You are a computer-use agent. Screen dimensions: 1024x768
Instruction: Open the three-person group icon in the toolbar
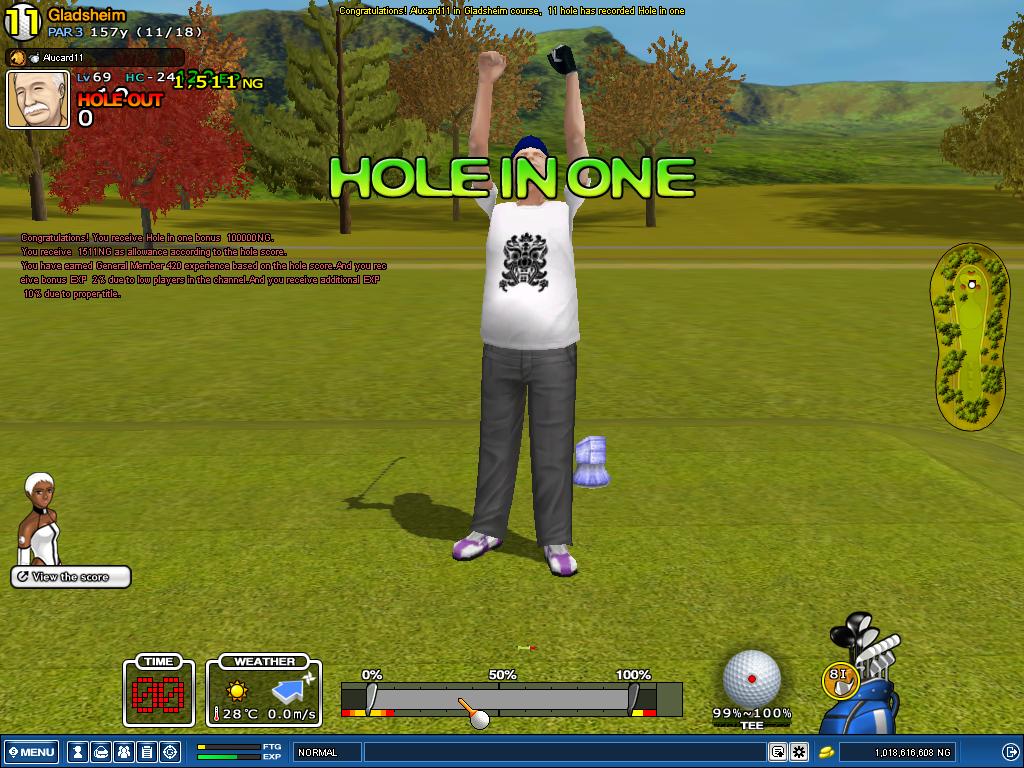123,752
